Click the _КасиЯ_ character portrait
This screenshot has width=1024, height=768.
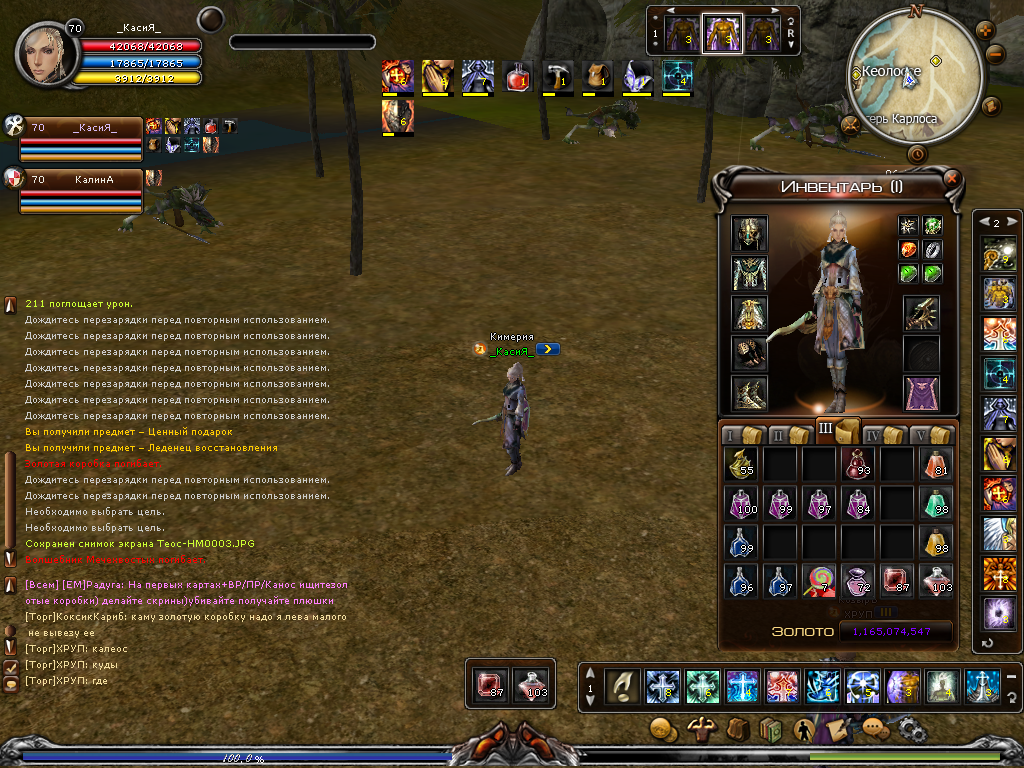[x=44, y=57]
